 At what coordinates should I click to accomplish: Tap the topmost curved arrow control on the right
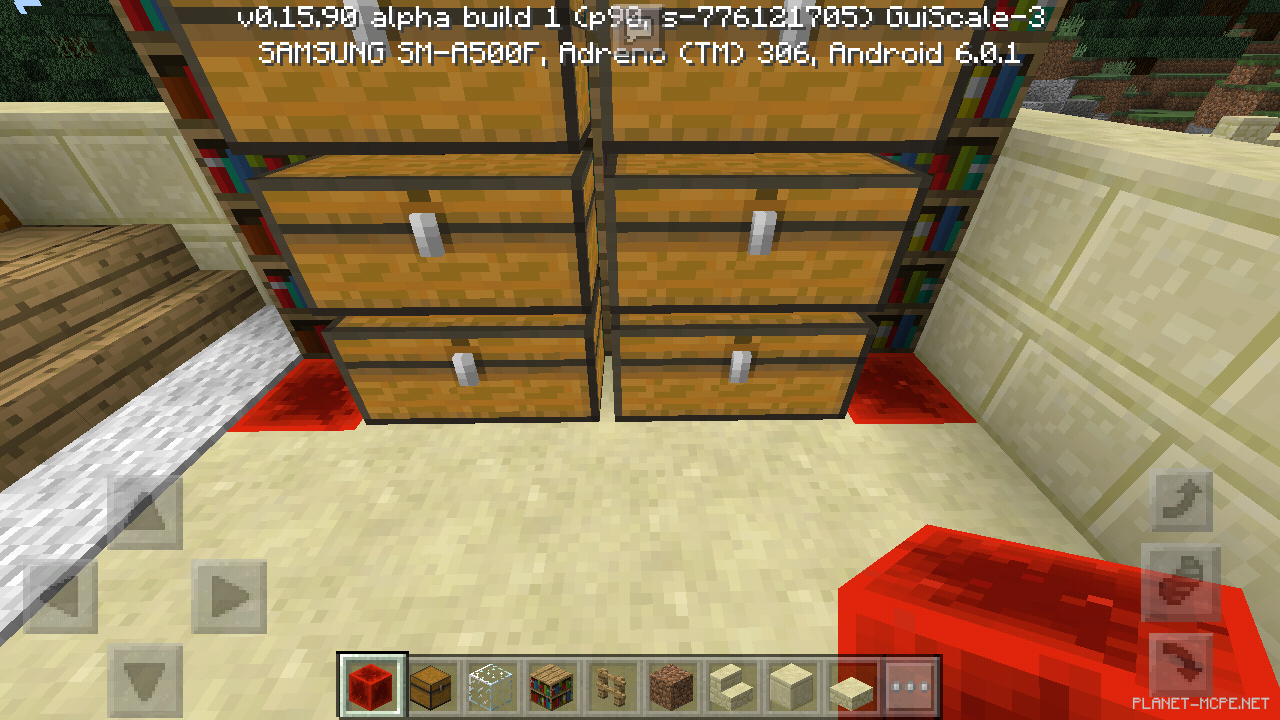[1179, 497]
